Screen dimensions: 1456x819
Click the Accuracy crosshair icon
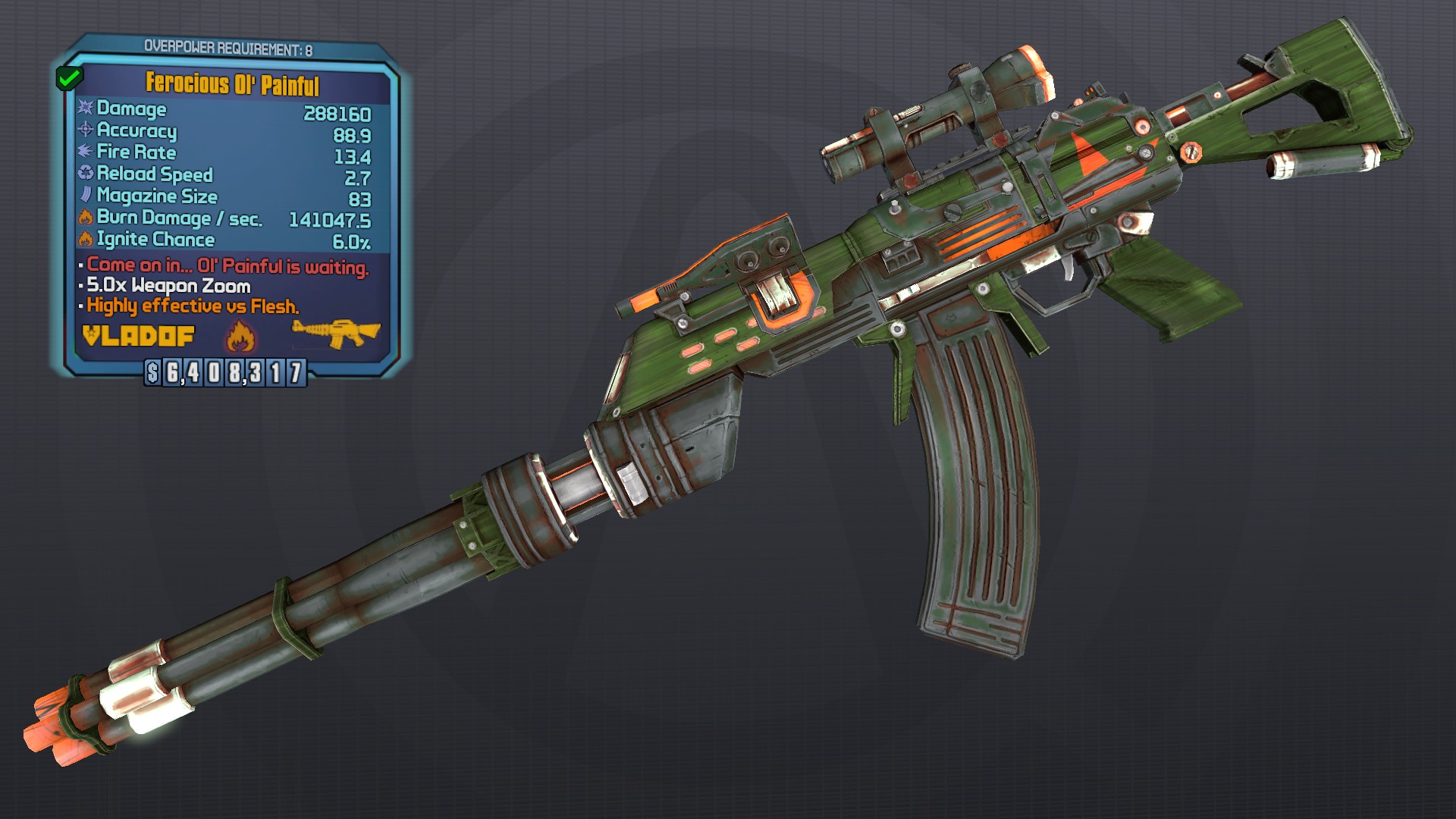[x=84, y=132]
